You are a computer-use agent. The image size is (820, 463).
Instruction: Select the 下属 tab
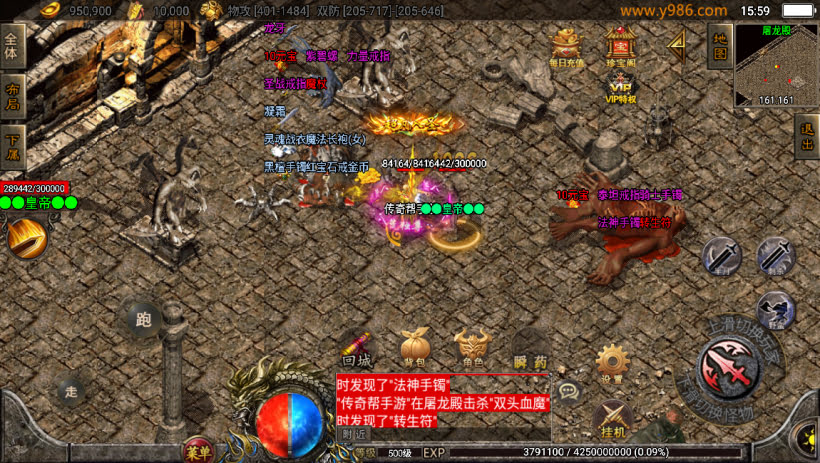12,141
